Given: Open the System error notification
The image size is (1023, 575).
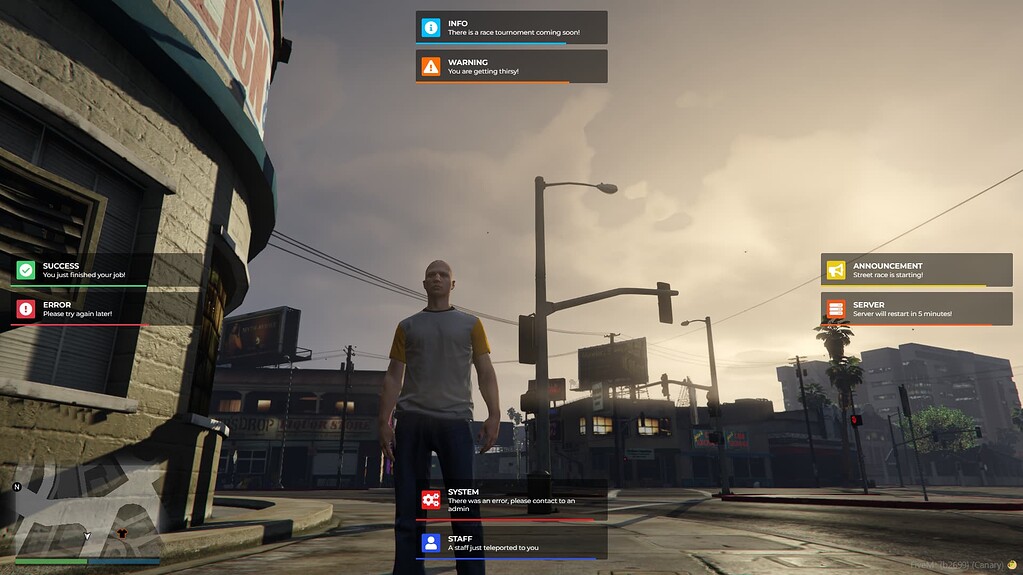Looking at the screenshot, I should [x=511, y=500].
